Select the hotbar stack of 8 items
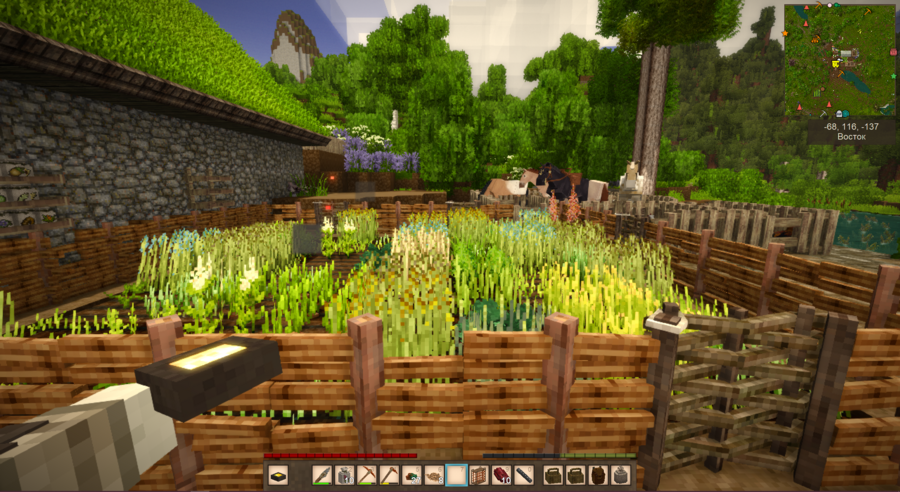The width and height of the screenshot is (900, 492). [433, 475]
